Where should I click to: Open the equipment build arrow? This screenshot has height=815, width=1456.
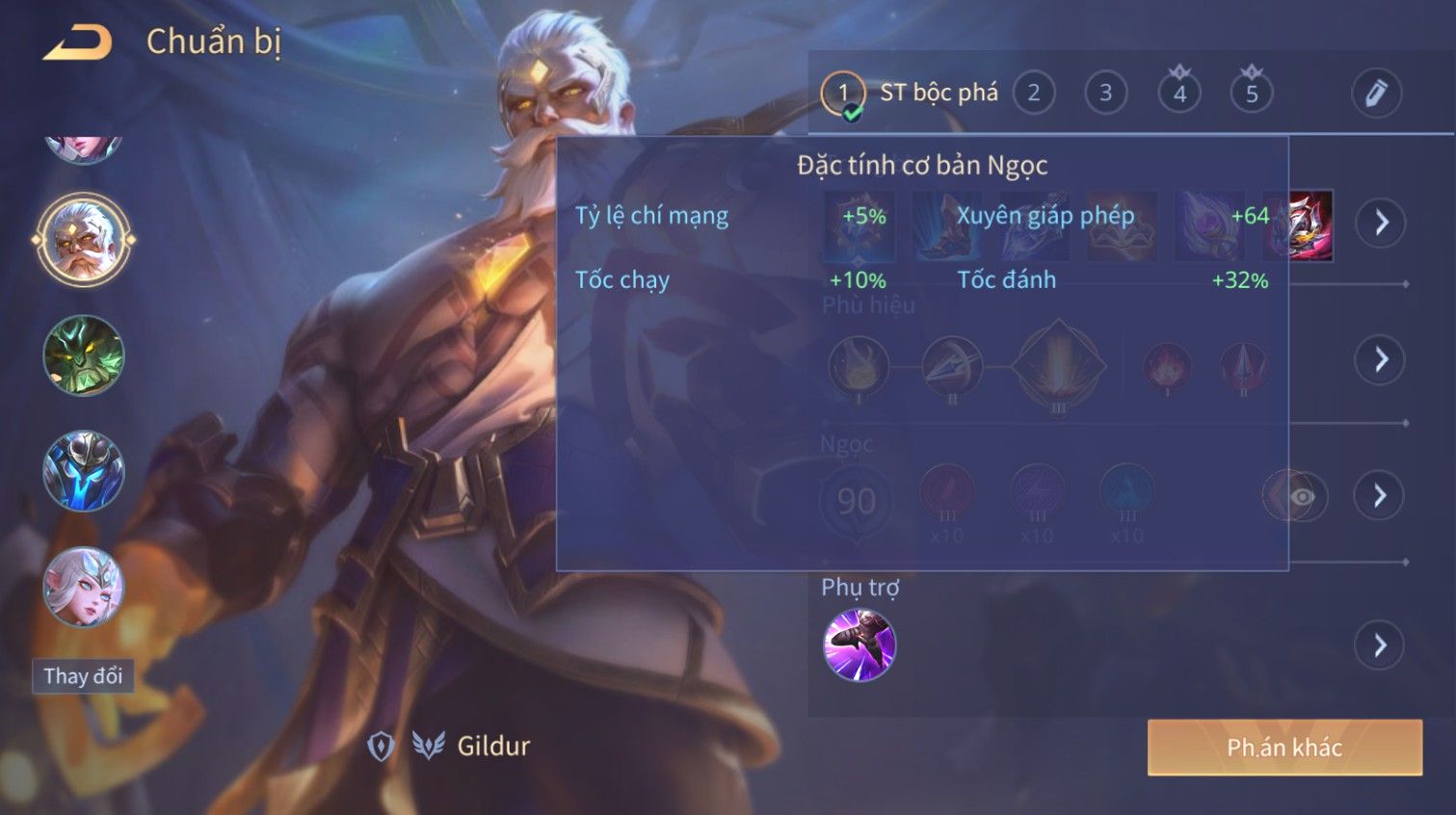point(1381,223)
